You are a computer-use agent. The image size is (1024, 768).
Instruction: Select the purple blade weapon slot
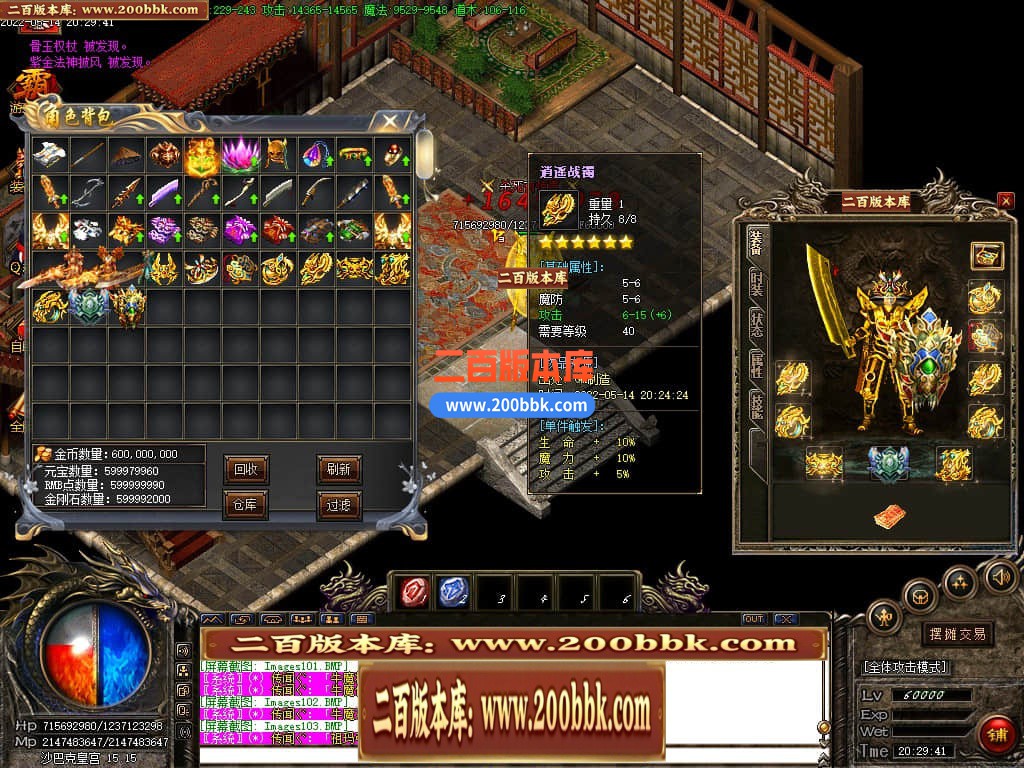(x=164, y=192)
